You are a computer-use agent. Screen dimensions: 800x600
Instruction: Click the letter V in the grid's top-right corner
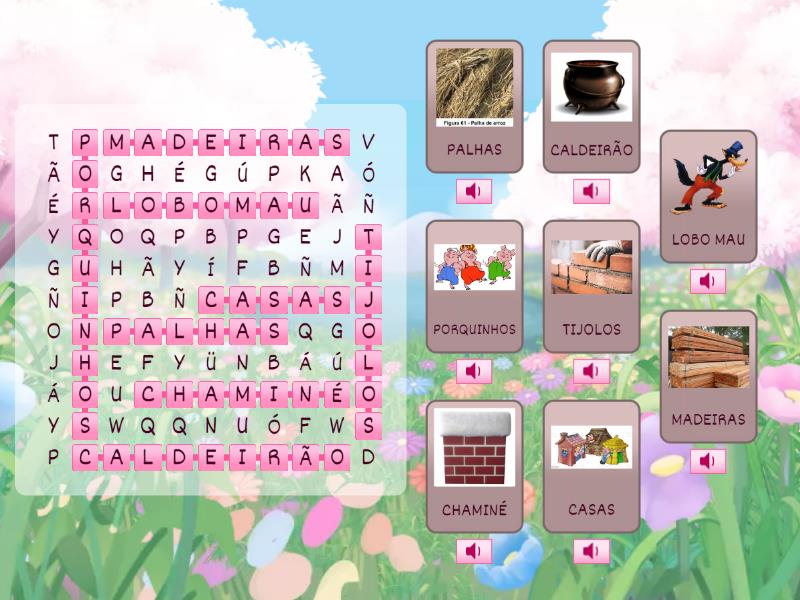pos(368,142)
